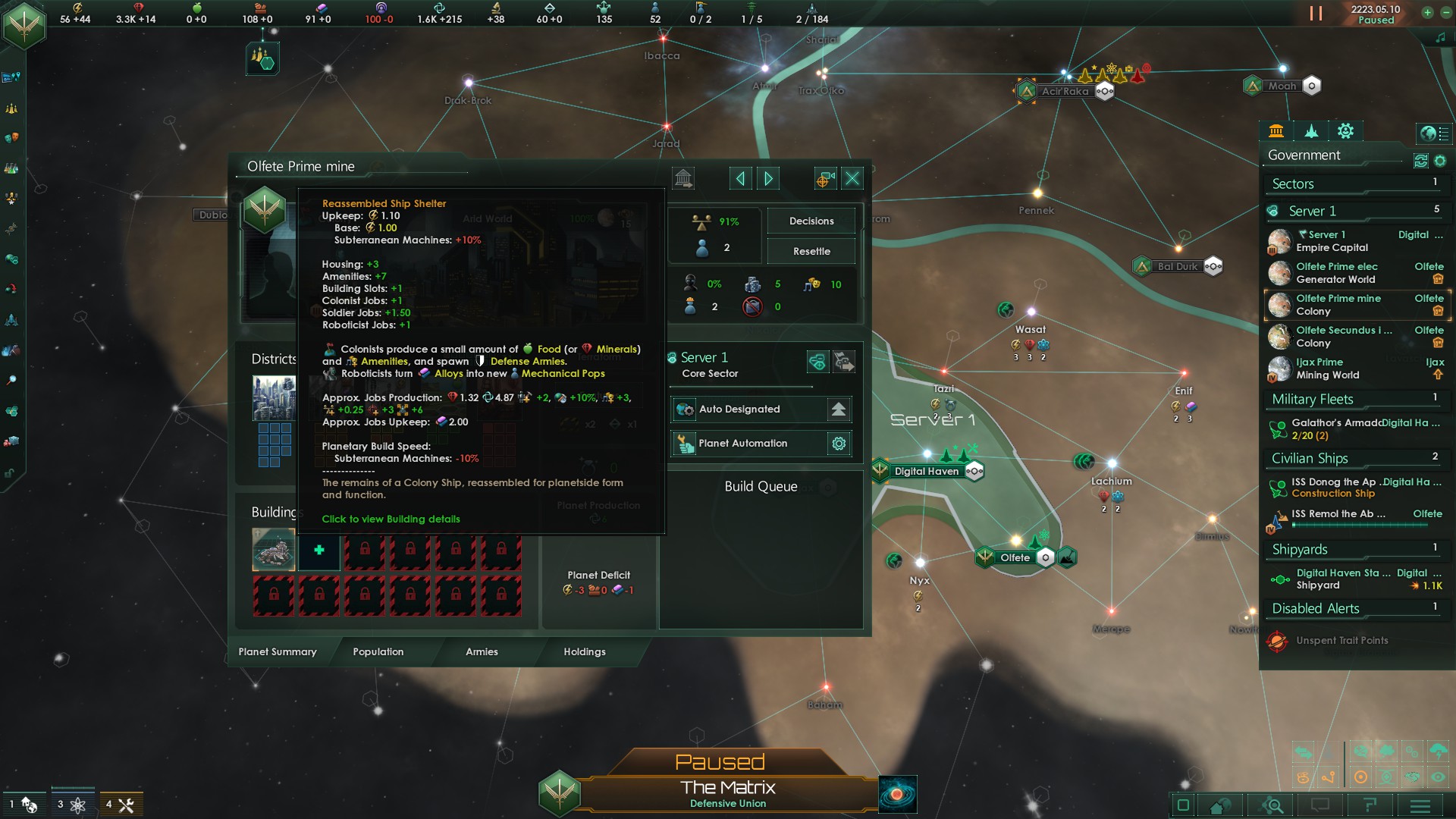Collapse the Server 1 sector entry

pyautogui.click(x=1356, y=211)
